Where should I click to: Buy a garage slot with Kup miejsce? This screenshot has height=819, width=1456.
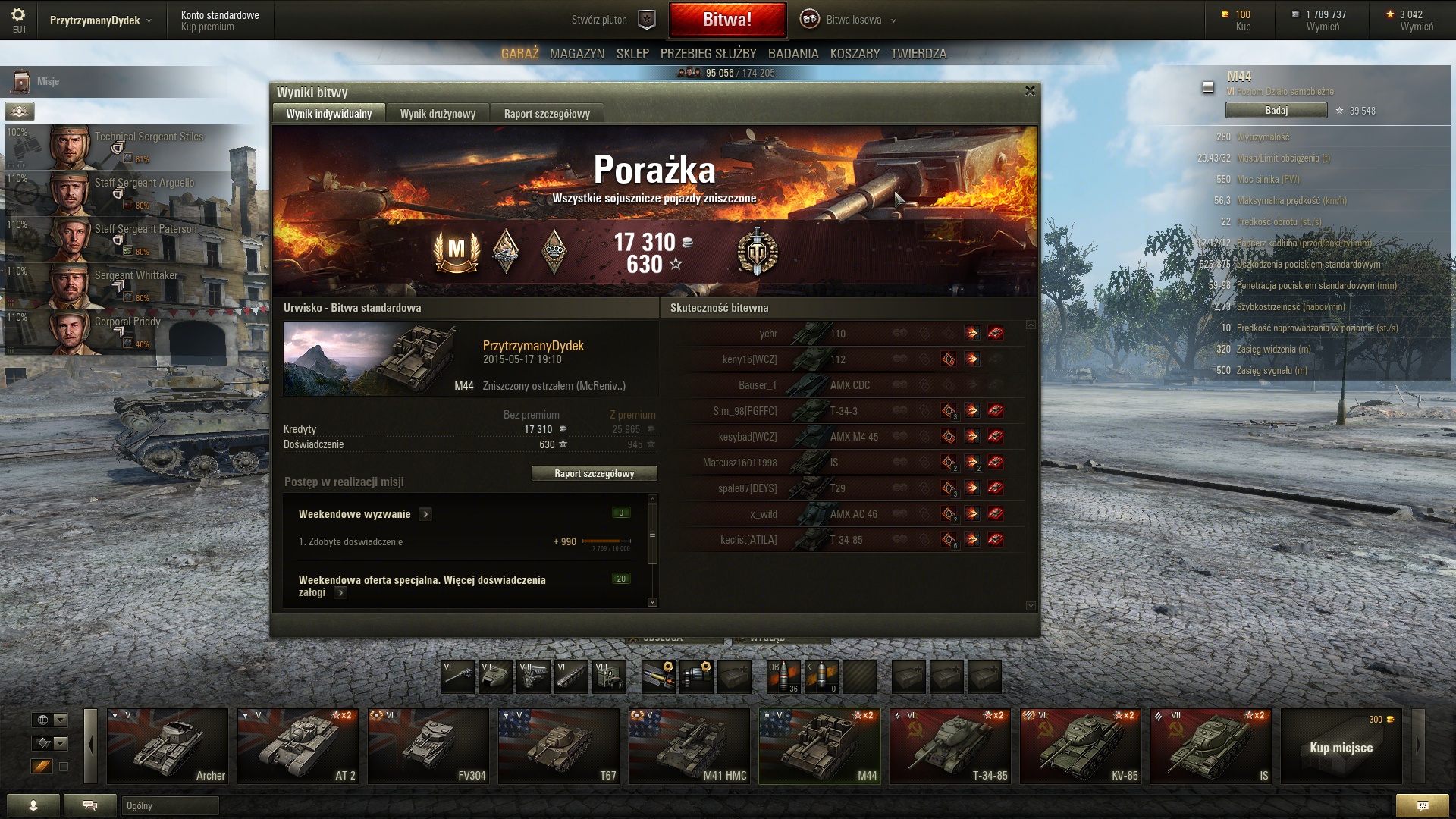click(x=1341, y=748)
